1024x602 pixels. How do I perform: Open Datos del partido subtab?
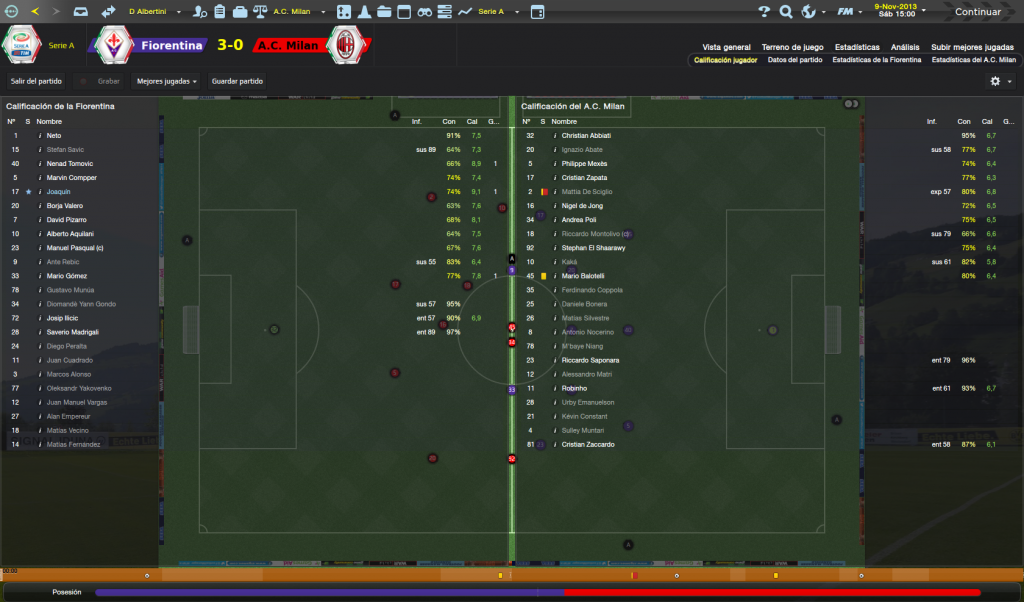click(795, 60)
